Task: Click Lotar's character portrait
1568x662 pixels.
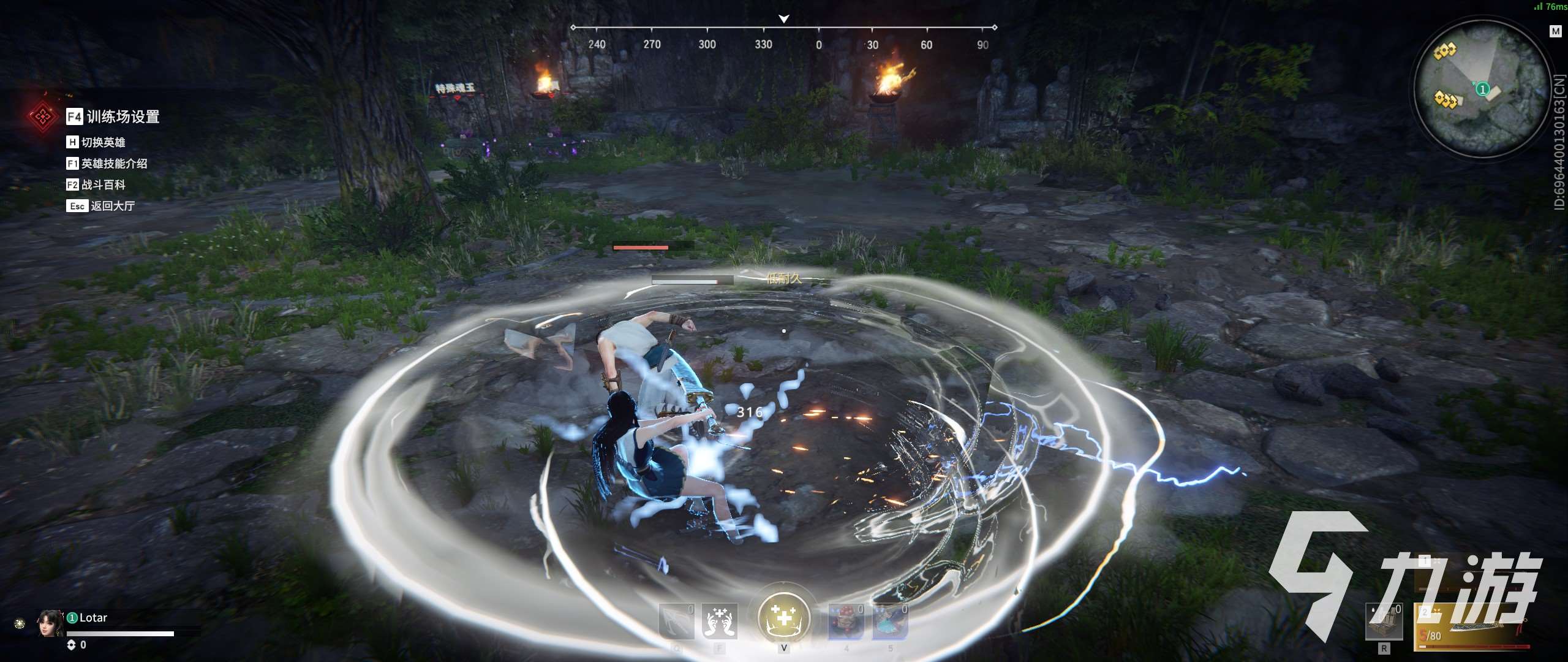Action: [x=50, y=623]
